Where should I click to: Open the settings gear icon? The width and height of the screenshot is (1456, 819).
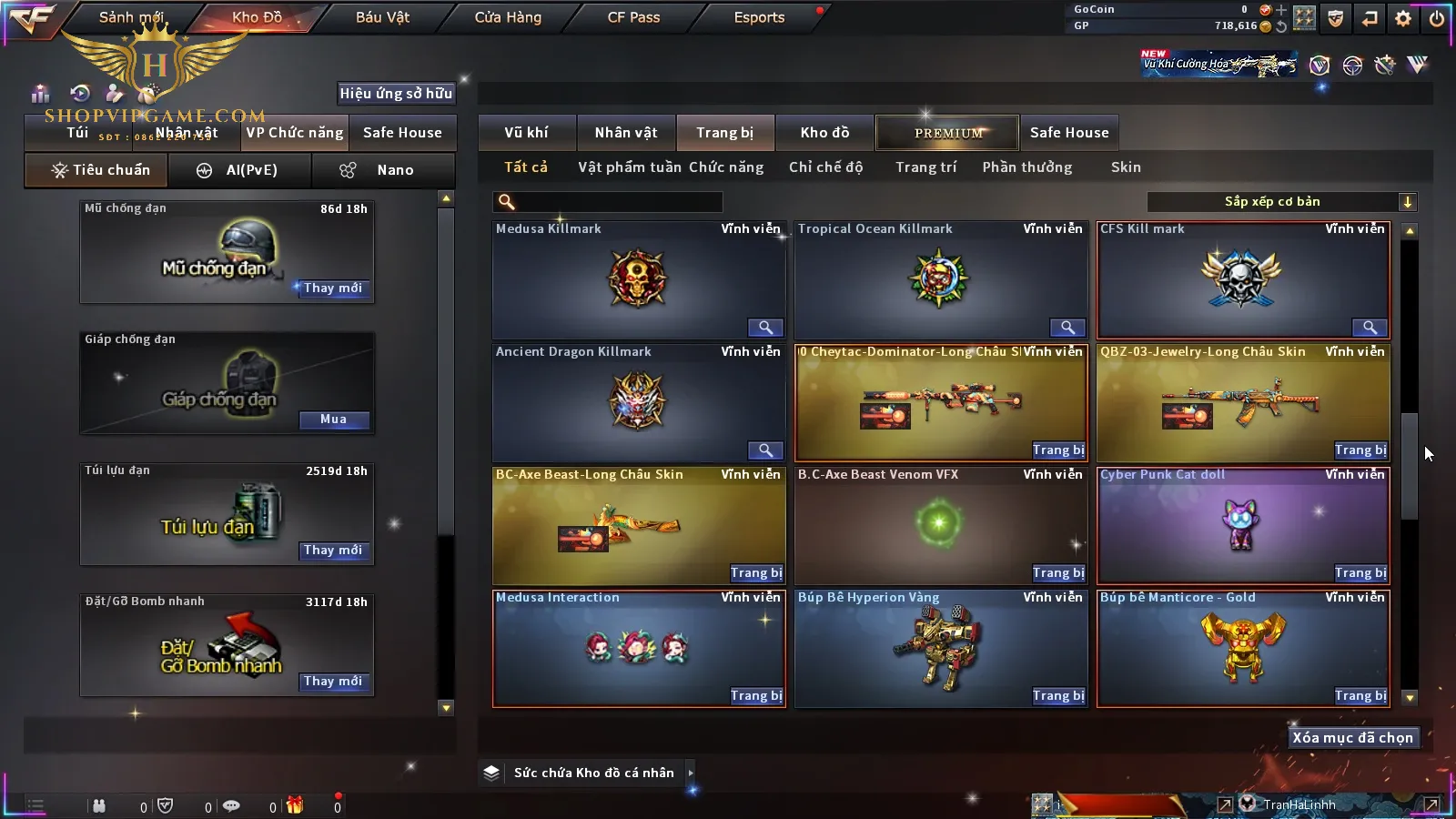(1403, 18)
